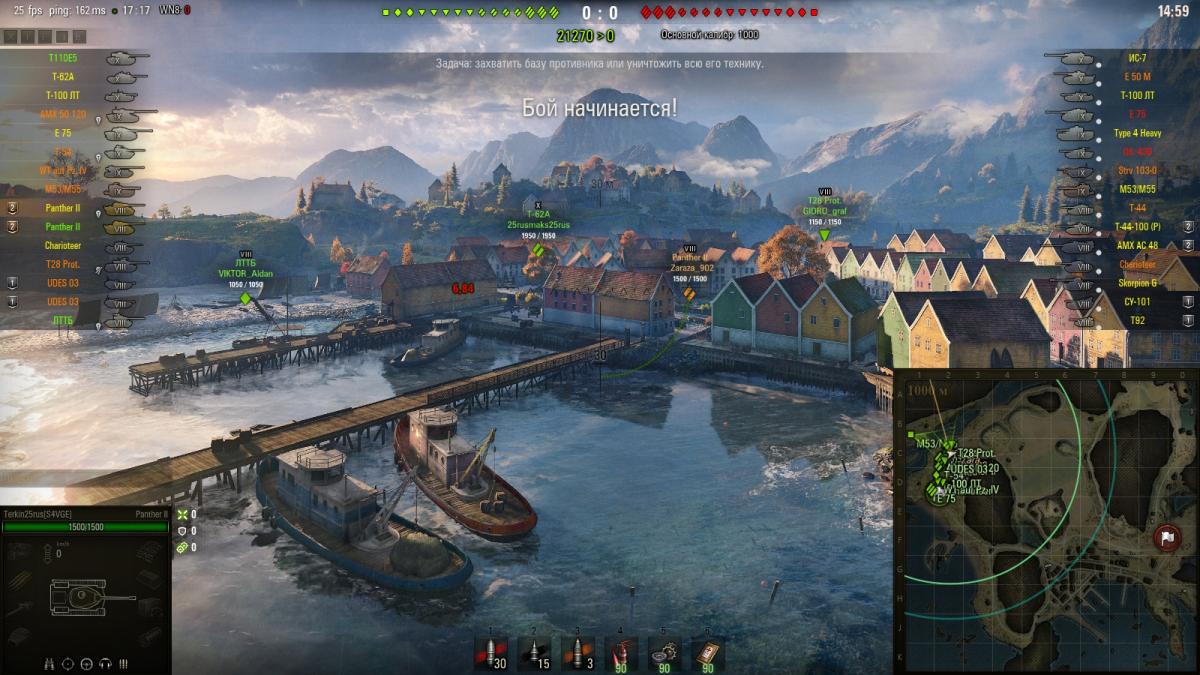Use the fire extinguisher consumable
Image resolution: width=1200 pixels, height=675 pixels.
(621, 653)
